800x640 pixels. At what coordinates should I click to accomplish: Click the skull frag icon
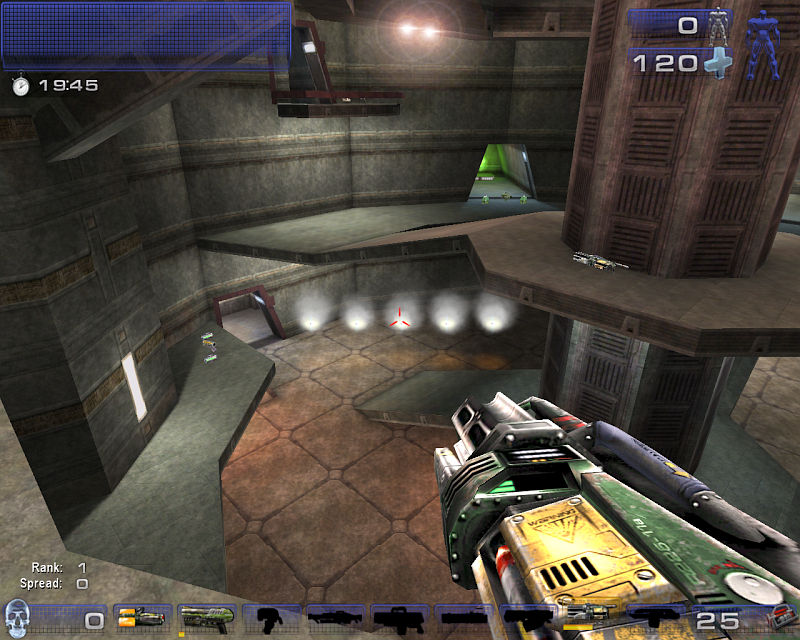(17, 618)
